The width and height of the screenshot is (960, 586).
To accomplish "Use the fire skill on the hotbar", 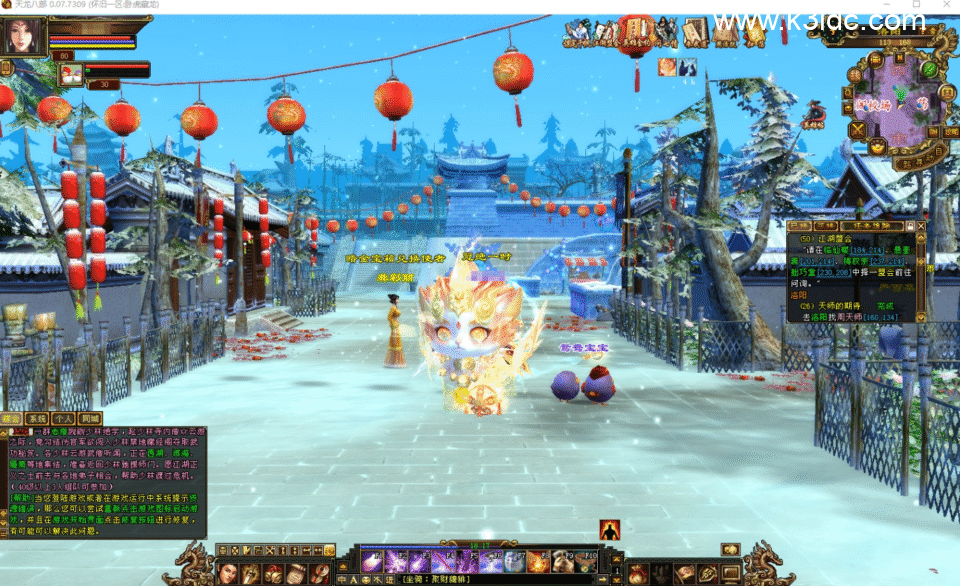I will click(x=539, y=561).
